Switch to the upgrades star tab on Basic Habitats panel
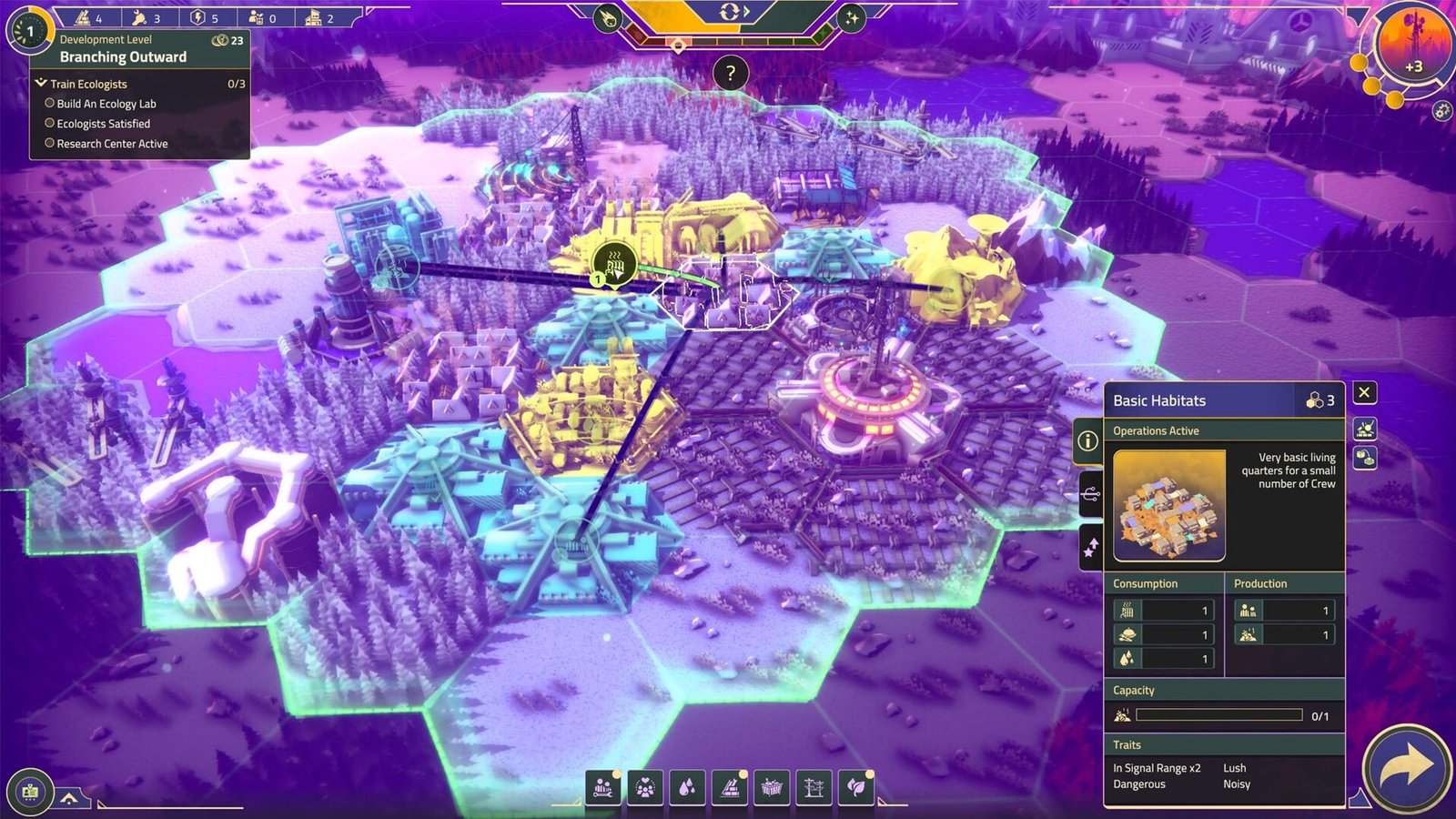The image size is (1456, 819). pos(1091,543)
